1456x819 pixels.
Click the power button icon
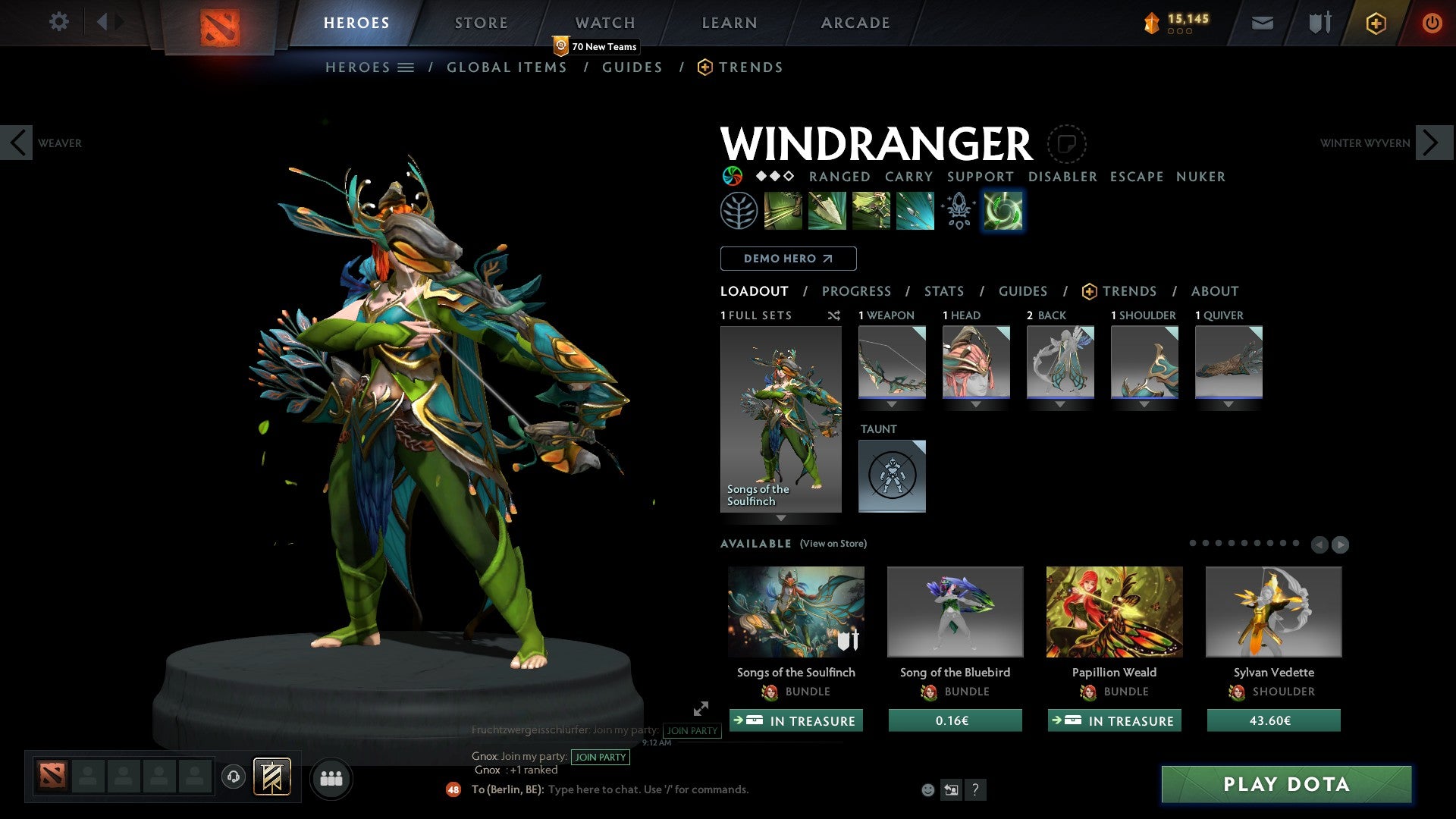point(1433,23)
